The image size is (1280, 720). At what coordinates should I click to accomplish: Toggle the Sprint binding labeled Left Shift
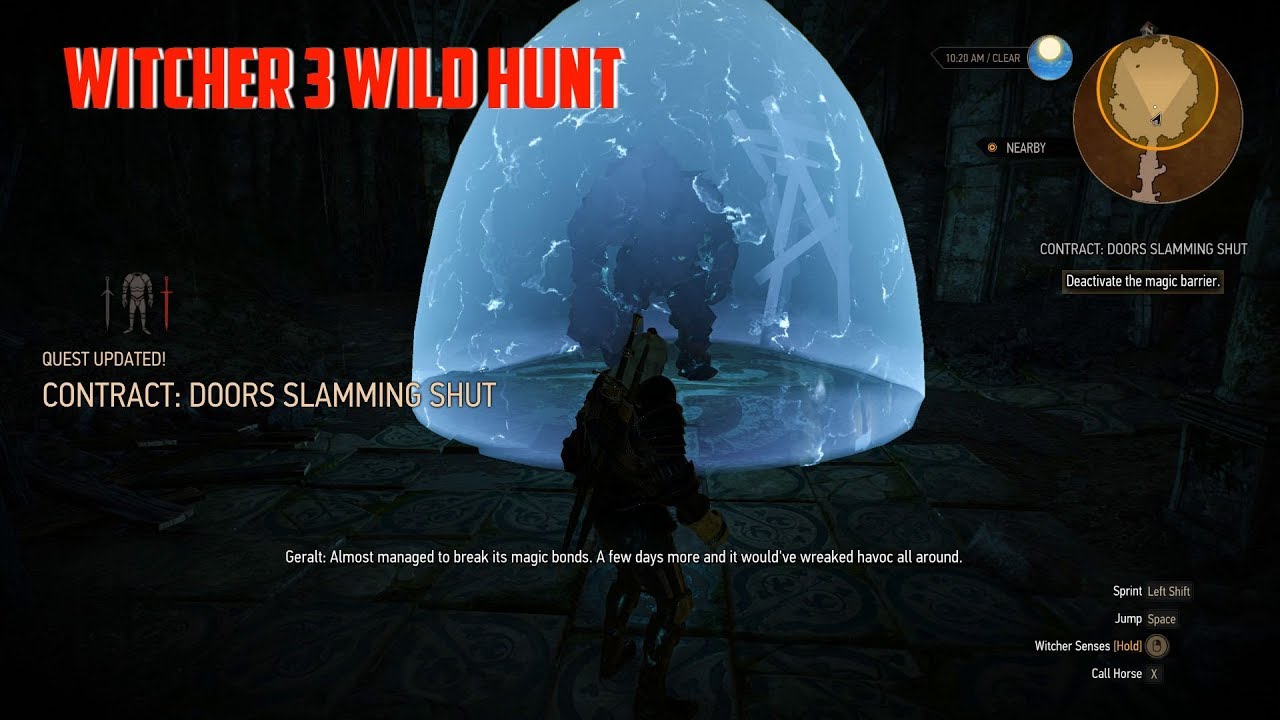1168,591
